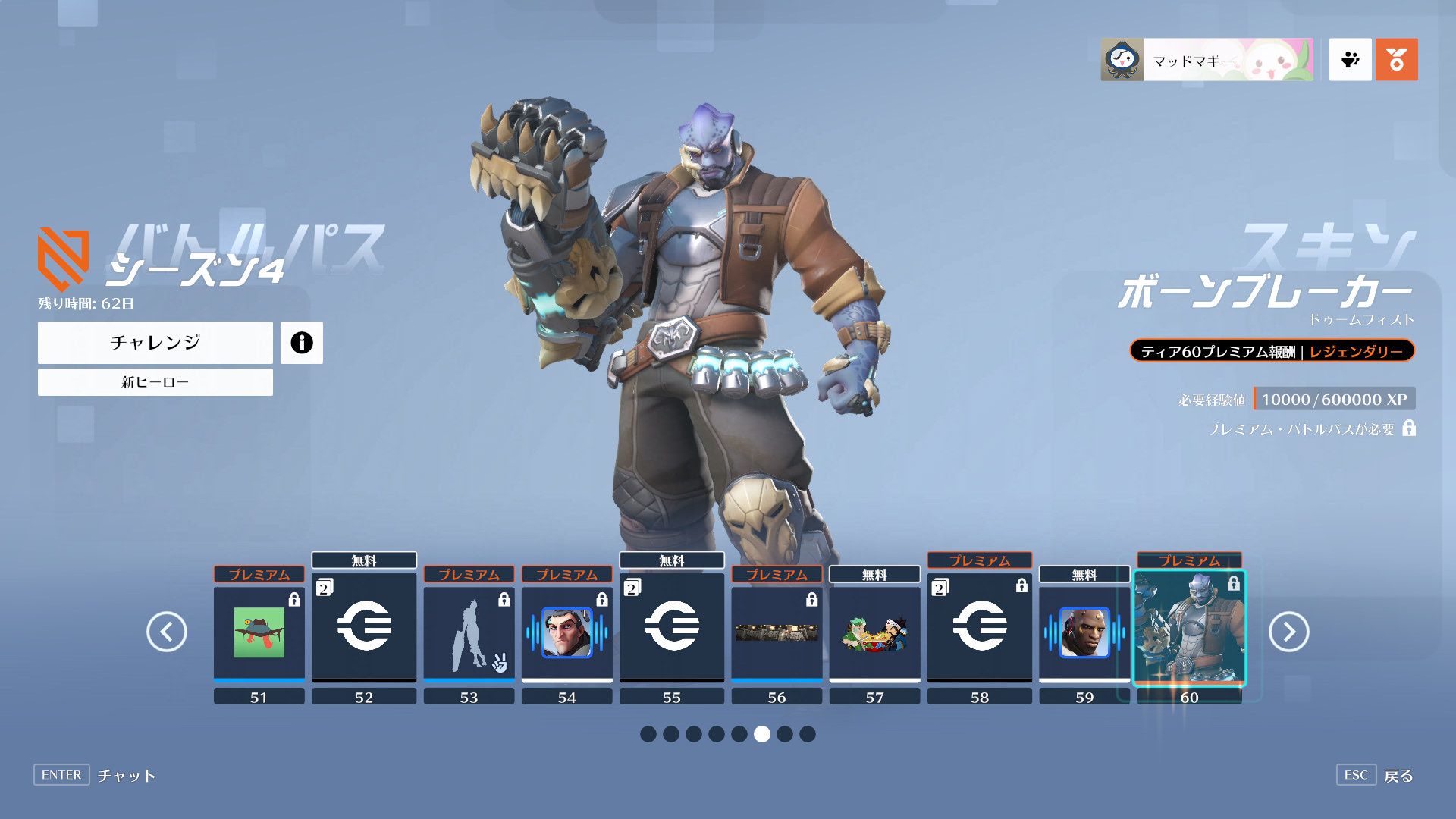Select the tier 52 free credits reward

(364, 626)
